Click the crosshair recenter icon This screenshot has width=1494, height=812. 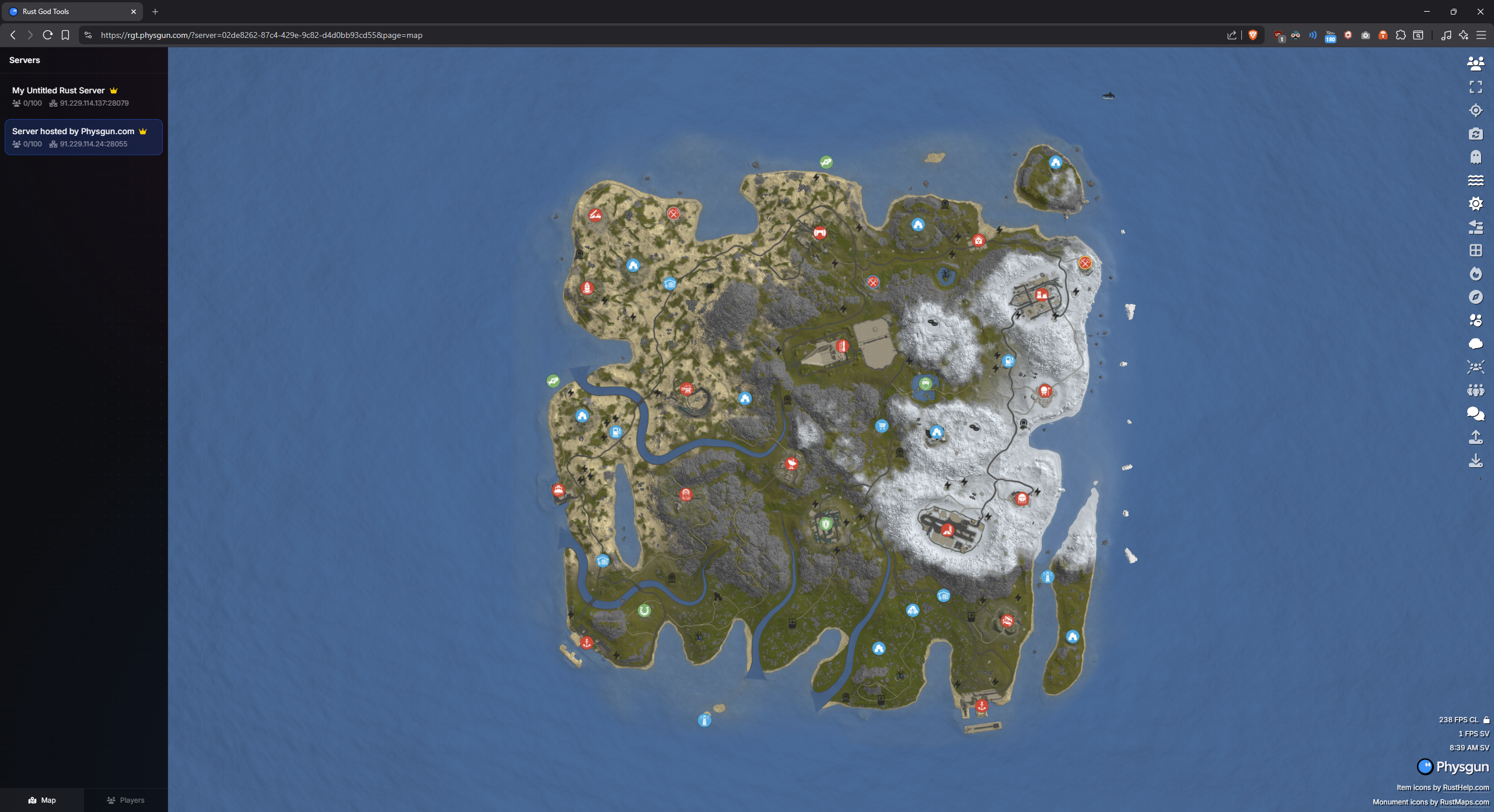point(1475,110)
